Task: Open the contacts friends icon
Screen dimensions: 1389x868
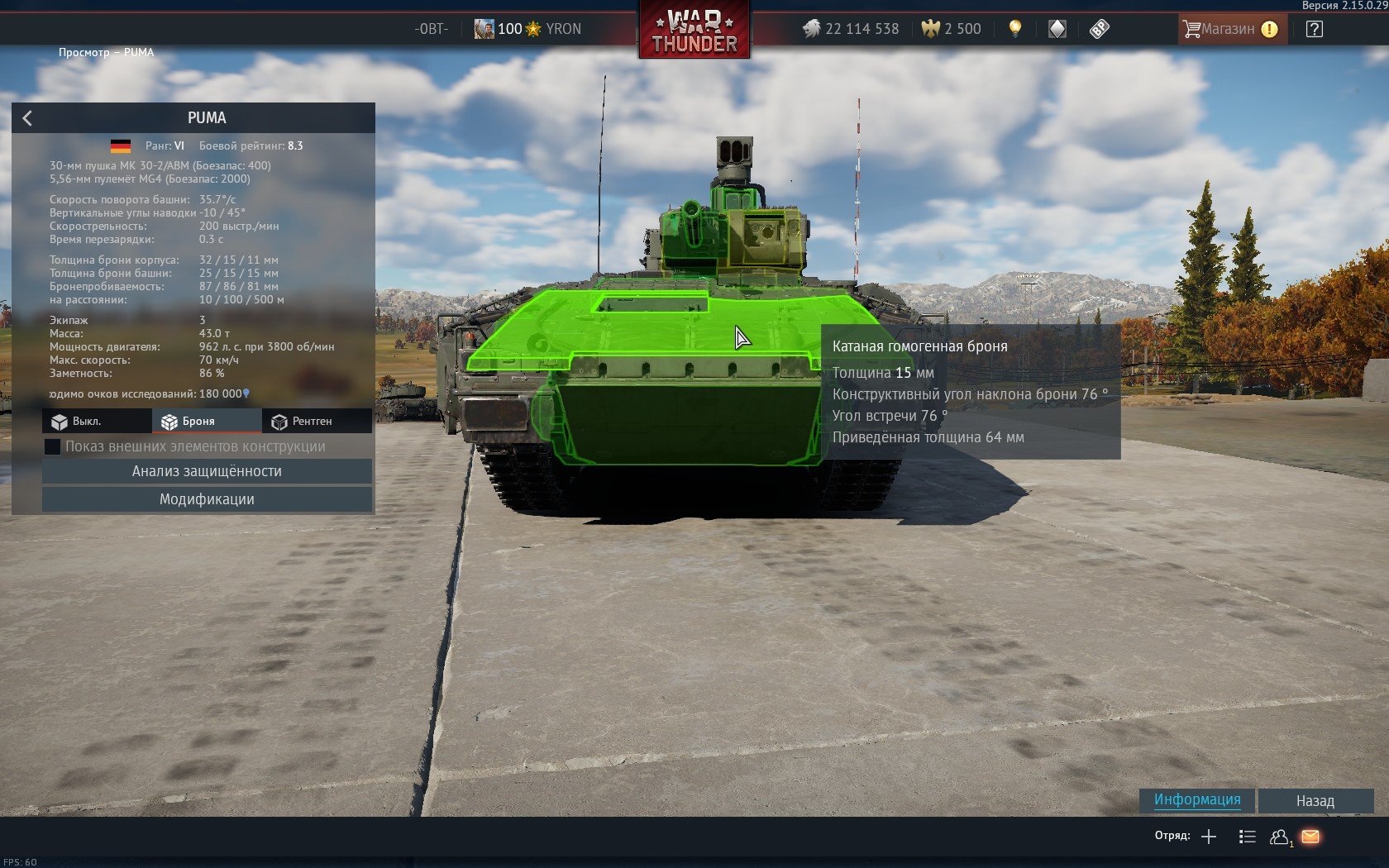Action: pos(1279,837)
